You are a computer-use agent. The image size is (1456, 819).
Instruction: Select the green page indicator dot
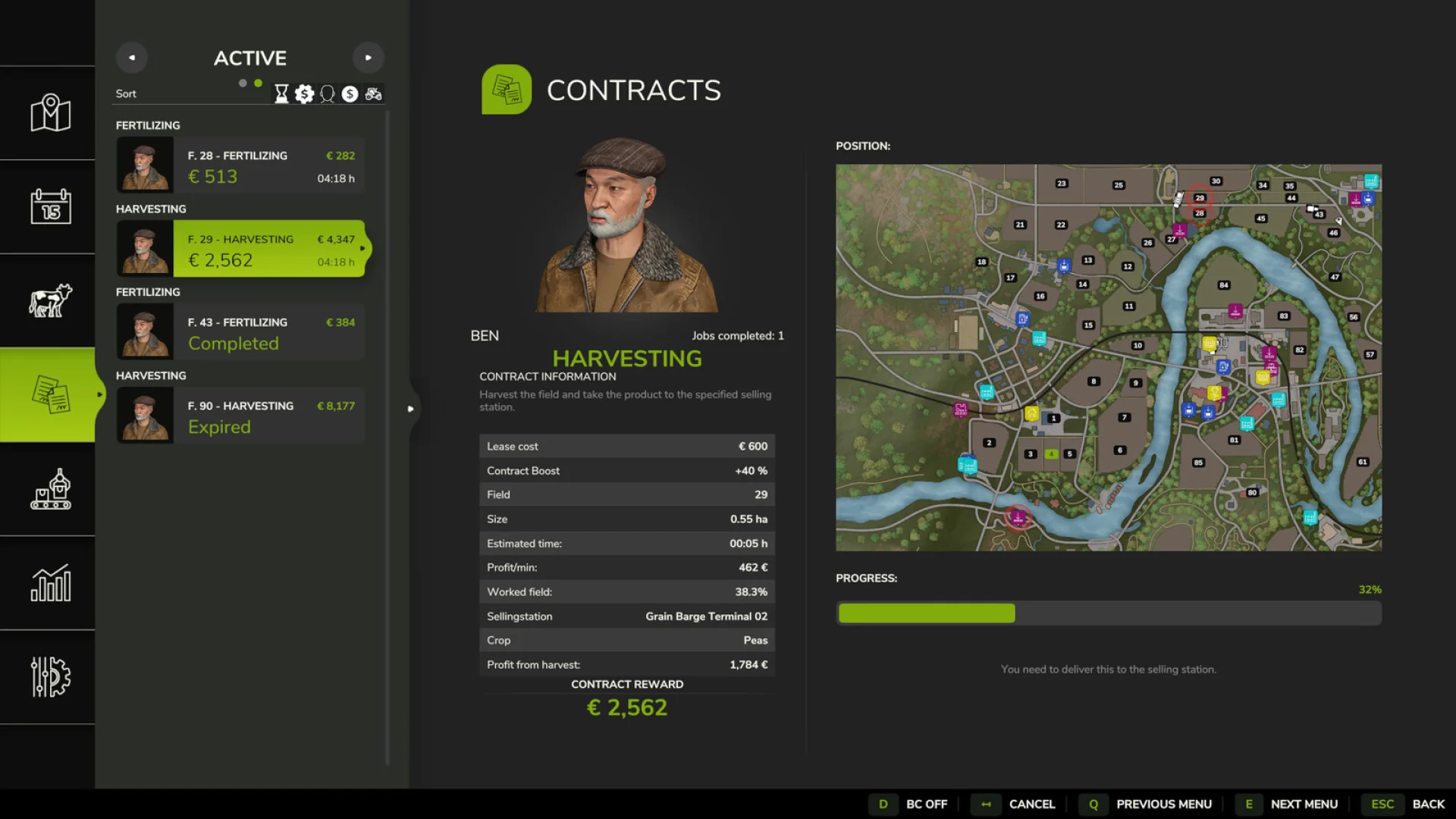(x=259, y=83)
